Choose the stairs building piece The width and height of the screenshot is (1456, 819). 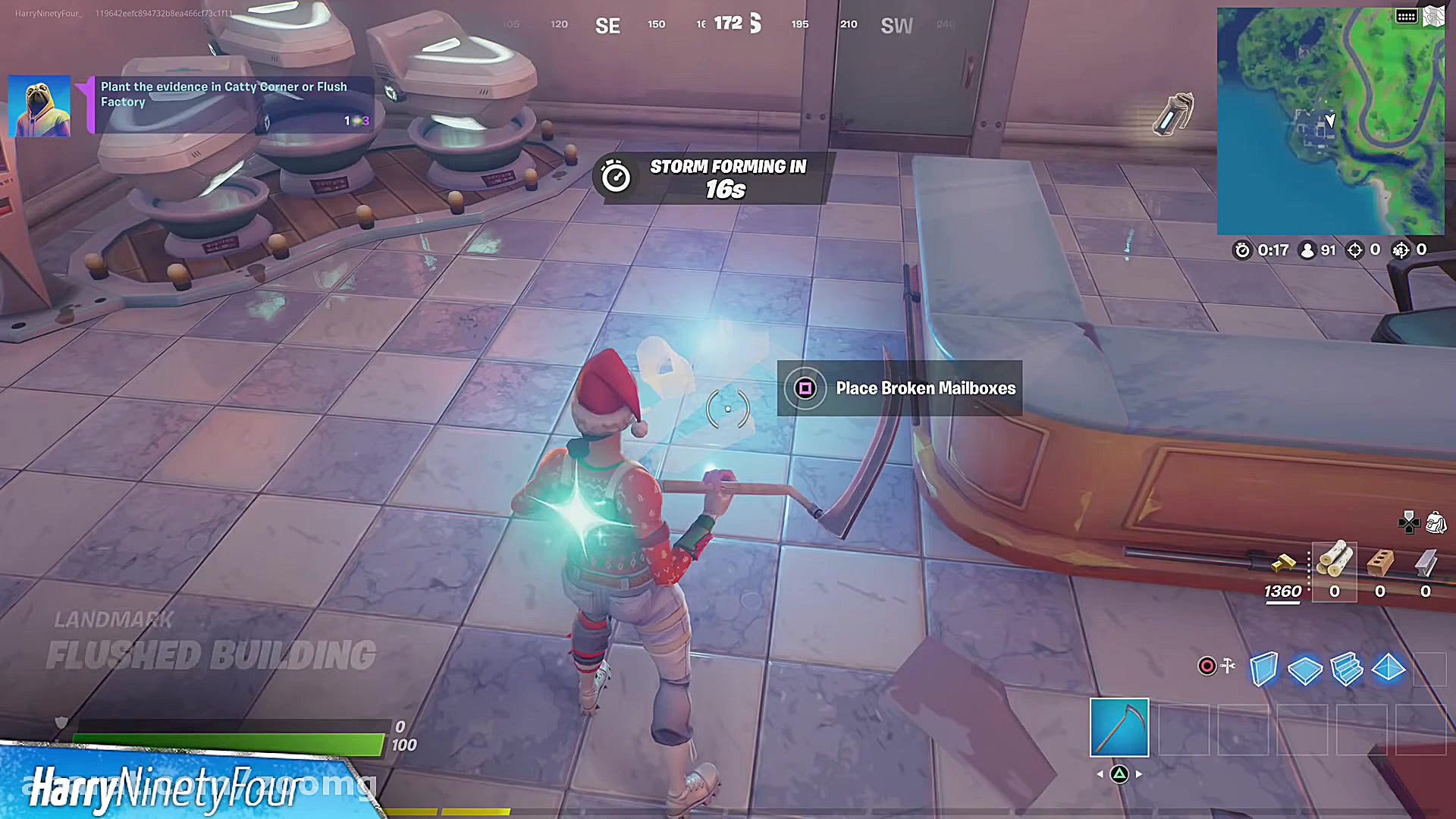pyautogui.click(x=1347, y=669)
